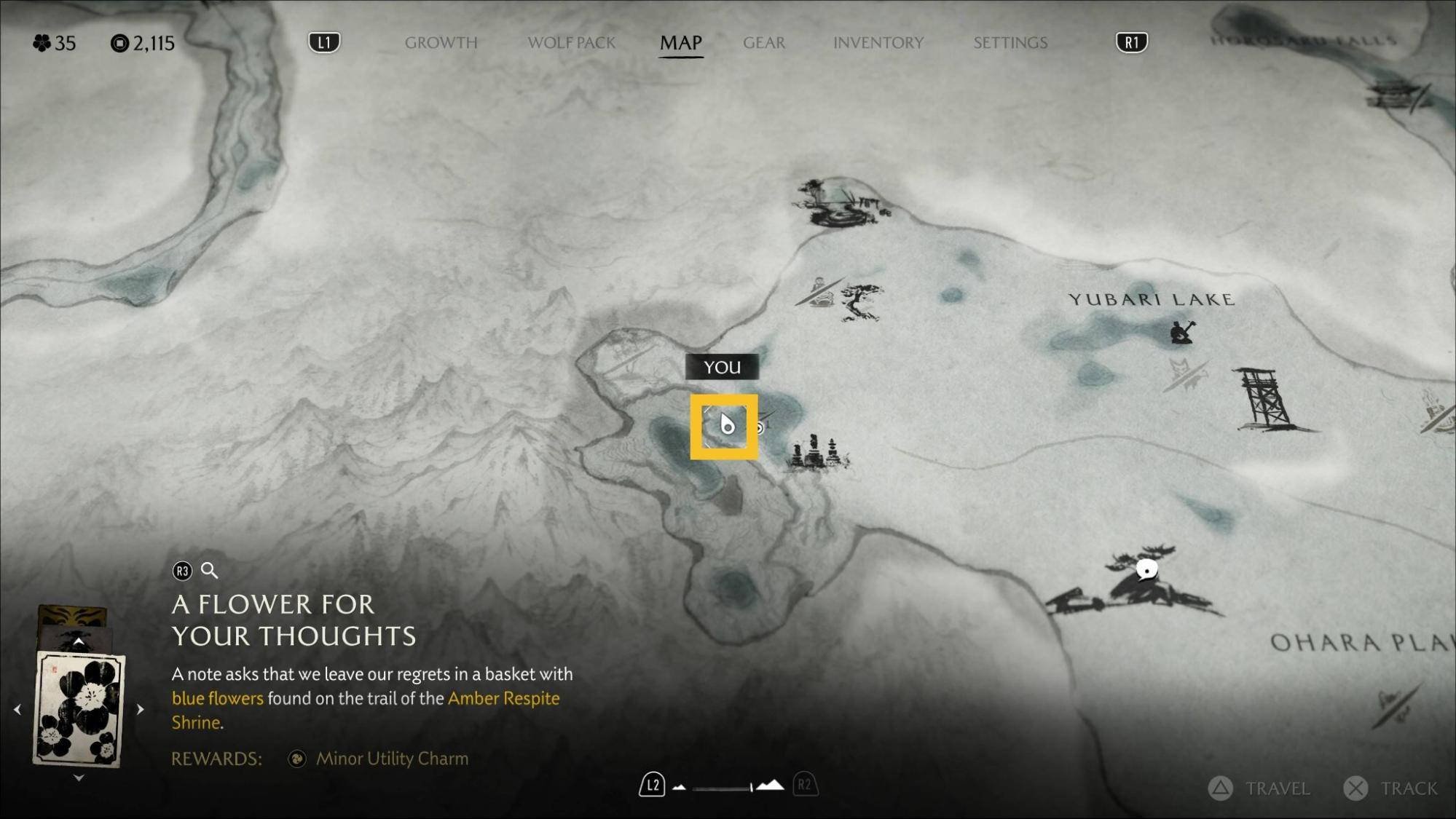Show the next quest card with right arrow
1456x819 pixels.
(140, 708)
